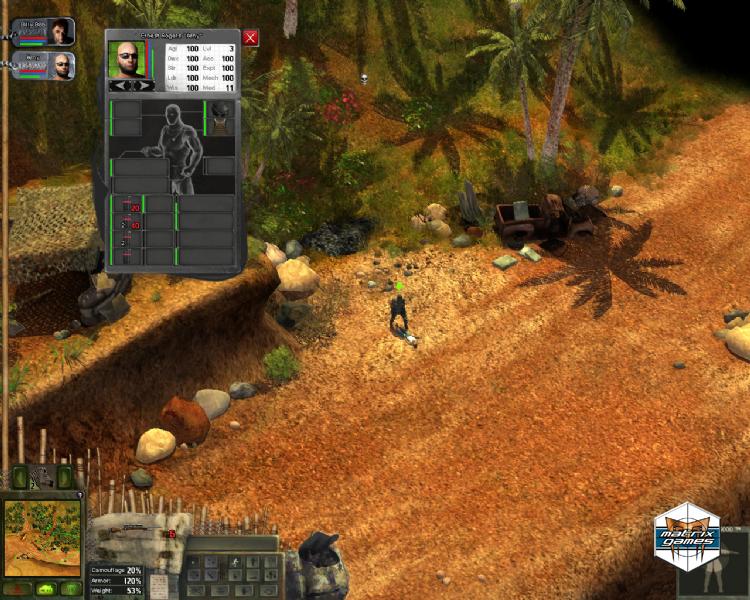Click the bald mercenary portrait in inventory panel
750x600 pixels.
(128, 59)
